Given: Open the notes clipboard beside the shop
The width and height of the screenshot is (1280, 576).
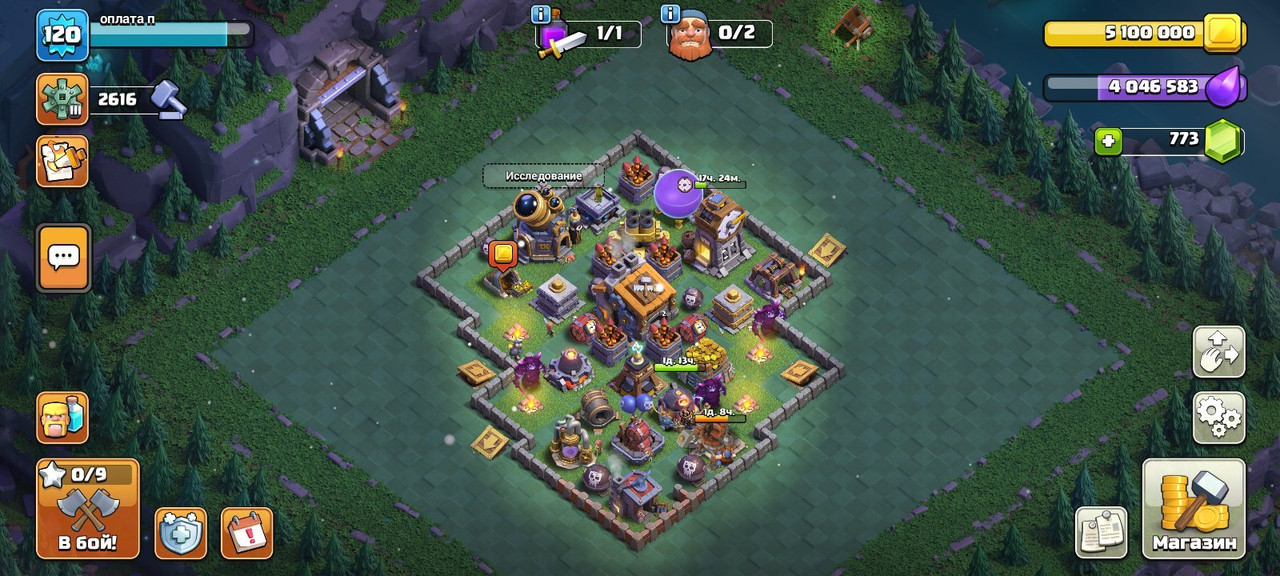Looking at the screenshot, I should (1101, 532).
